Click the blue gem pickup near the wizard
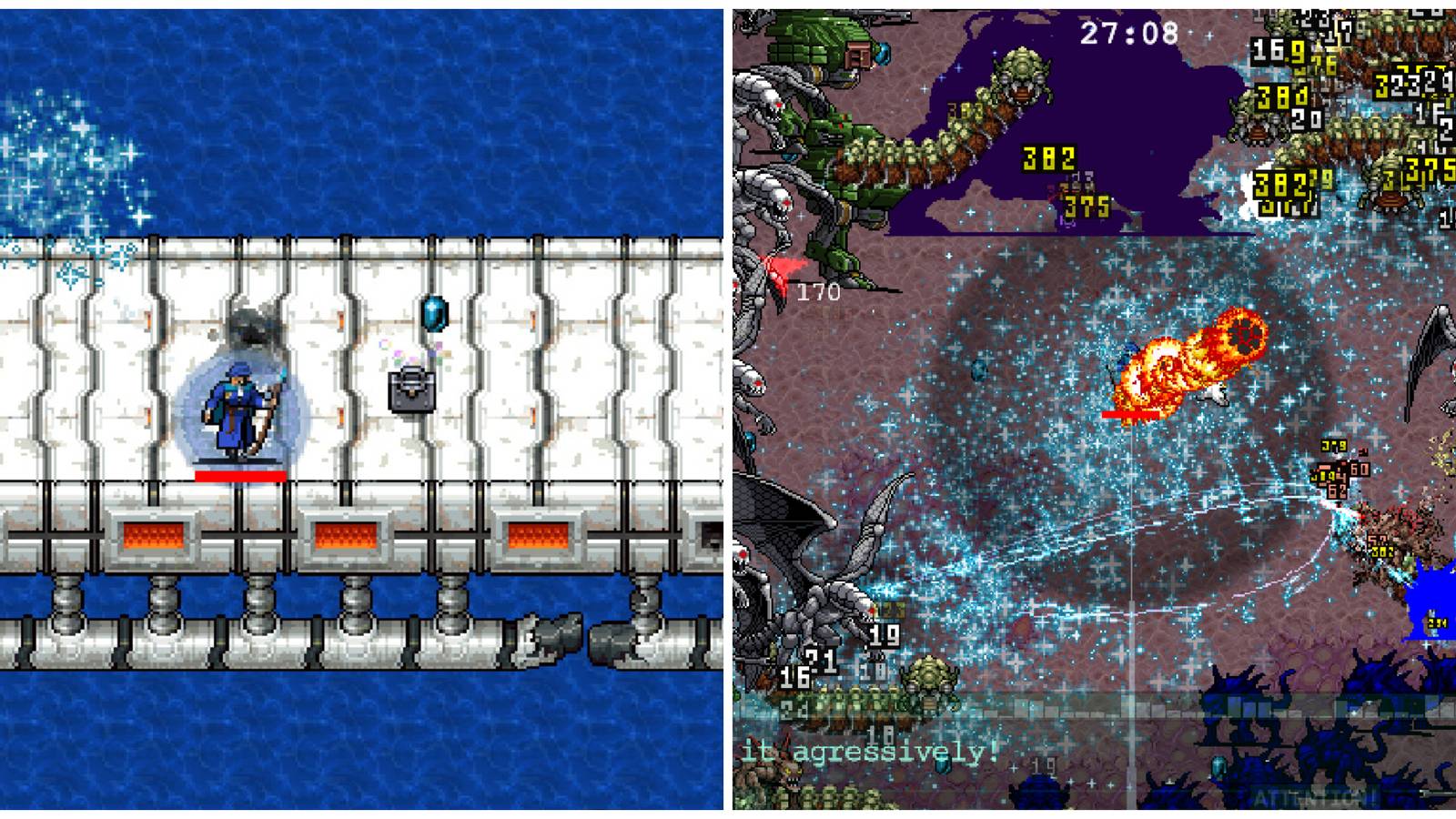 [434, 315]
